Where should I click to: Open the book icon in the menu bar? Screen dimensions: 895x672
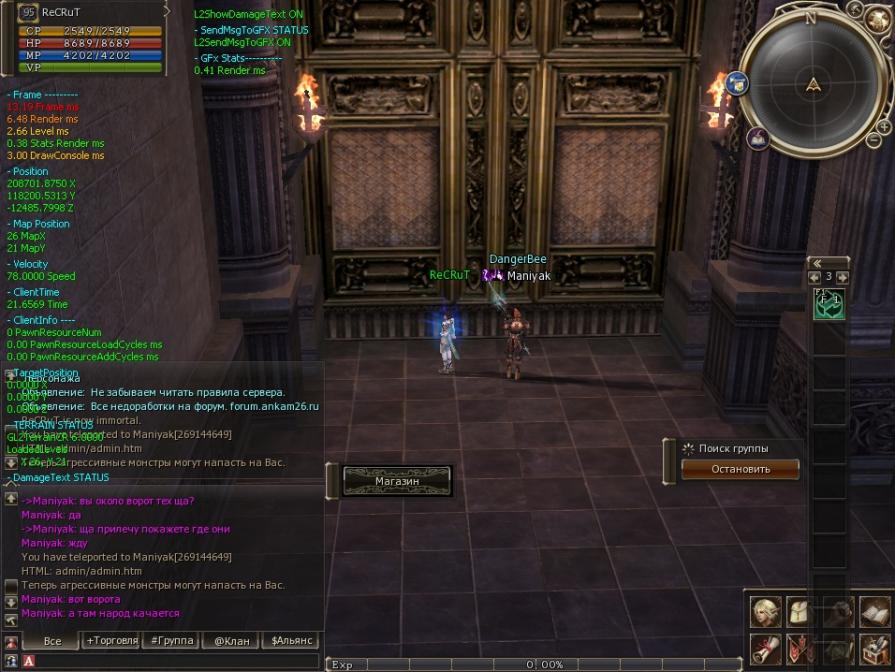click(x=873, y=611)
